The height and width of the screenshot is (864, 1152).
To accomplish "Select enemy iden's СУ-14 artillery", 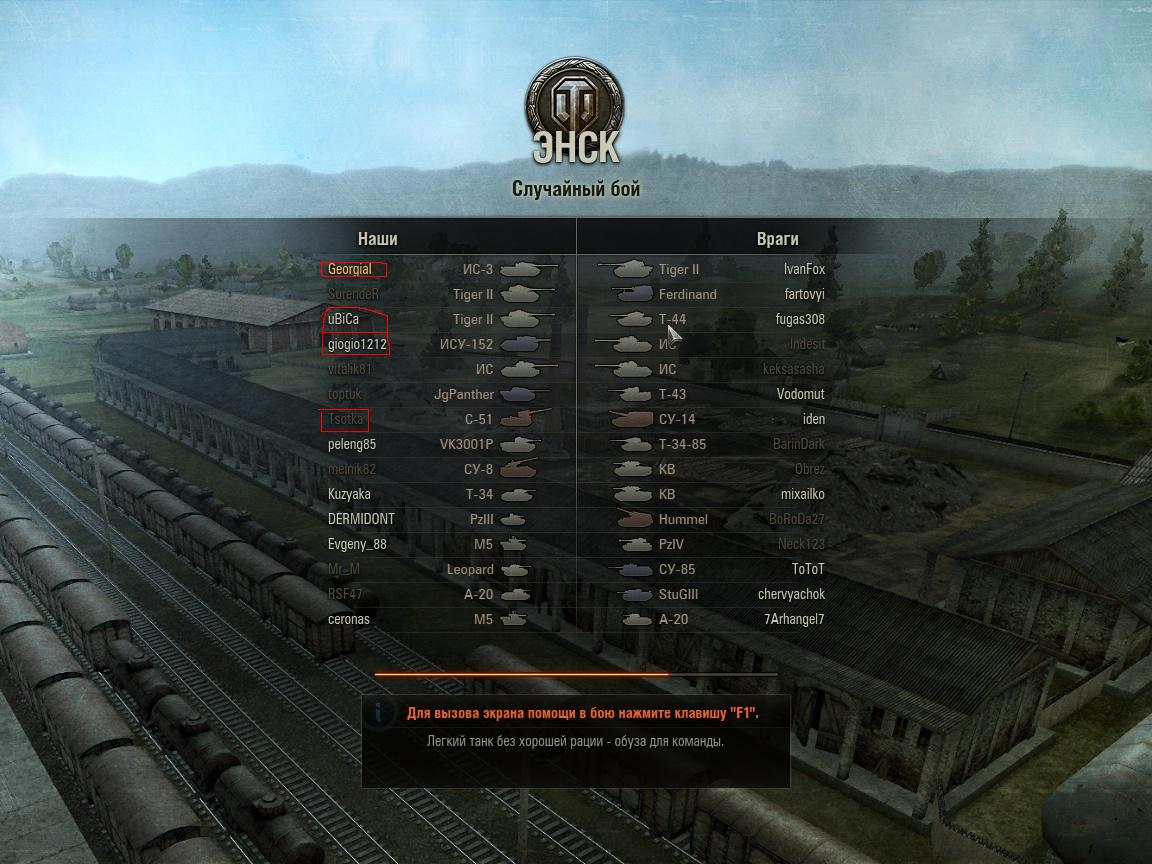I will point(813,419).
